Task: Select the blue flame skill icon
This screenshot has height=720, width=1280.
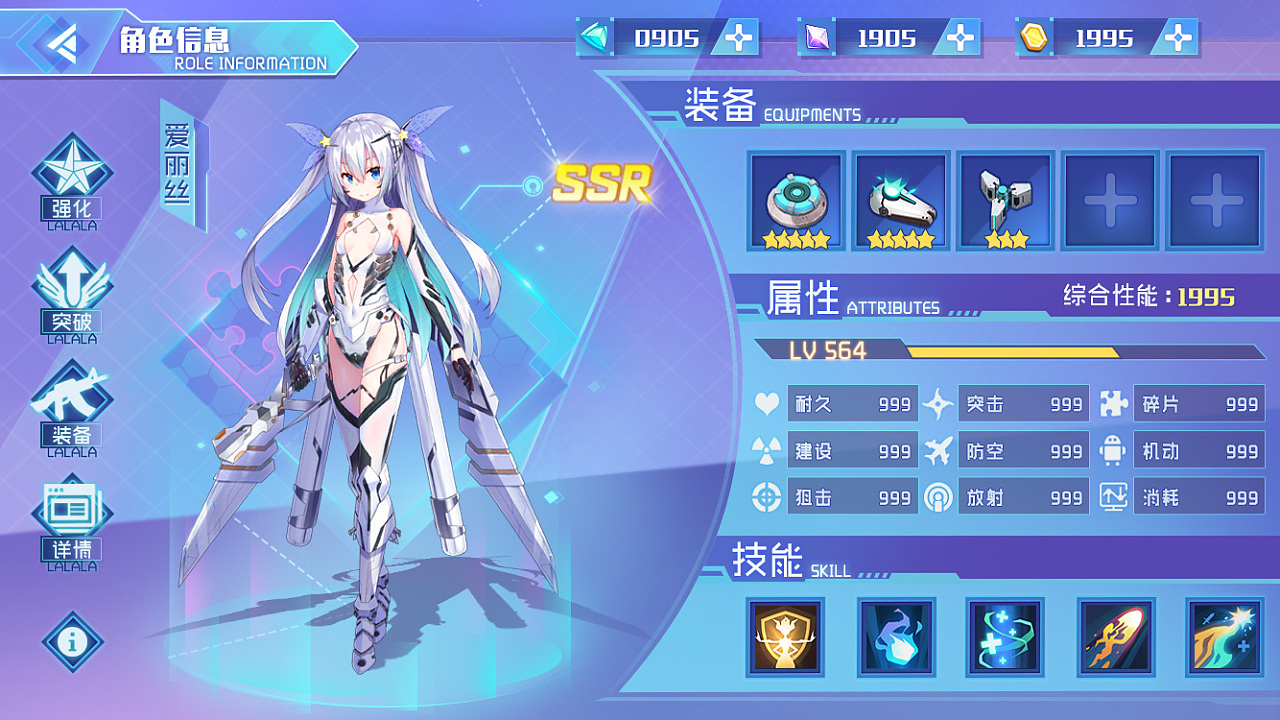Action: coord(895,637)
